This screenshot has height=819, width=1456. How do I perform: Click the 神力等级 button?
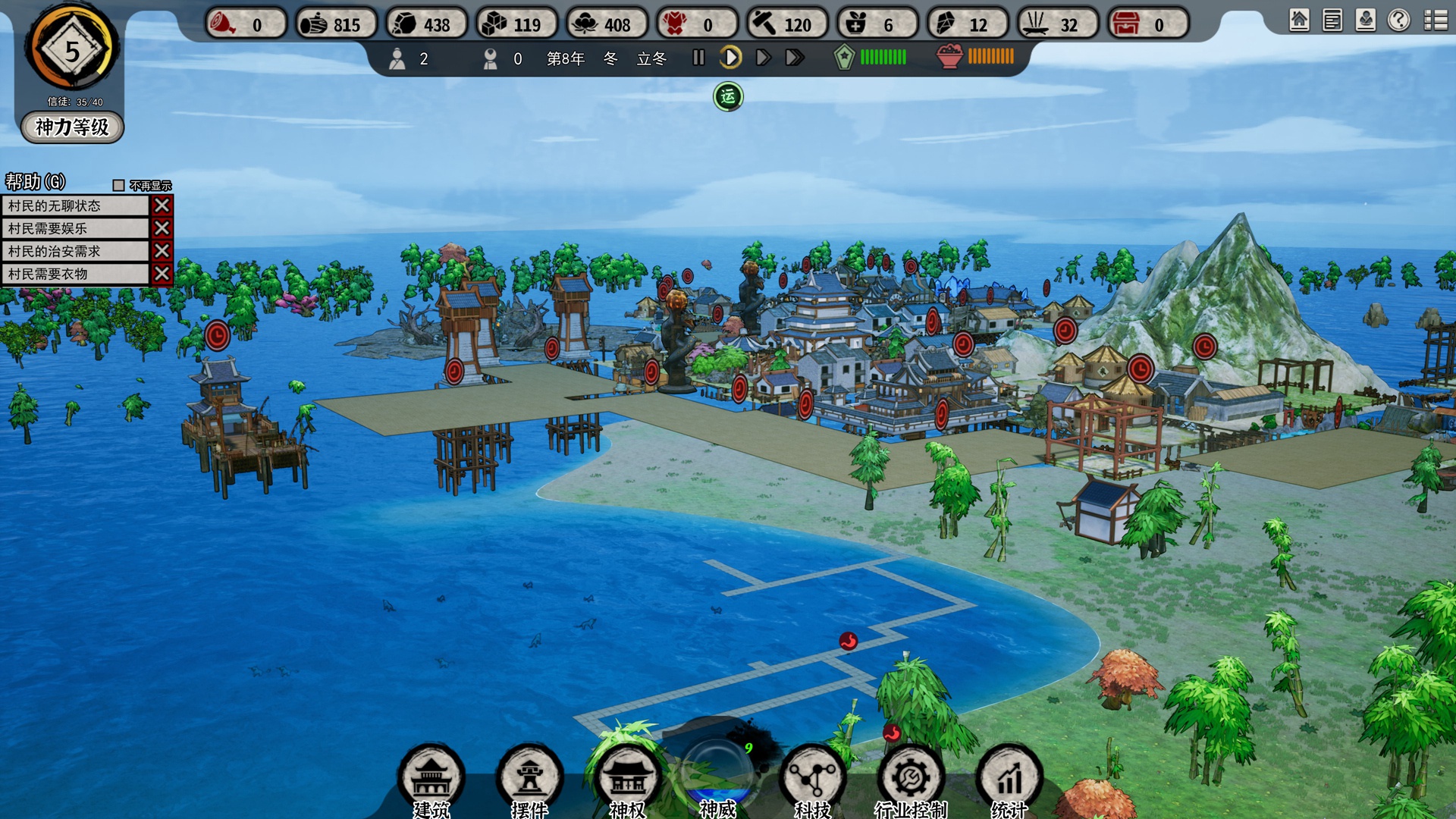click(x=72, y=127)
